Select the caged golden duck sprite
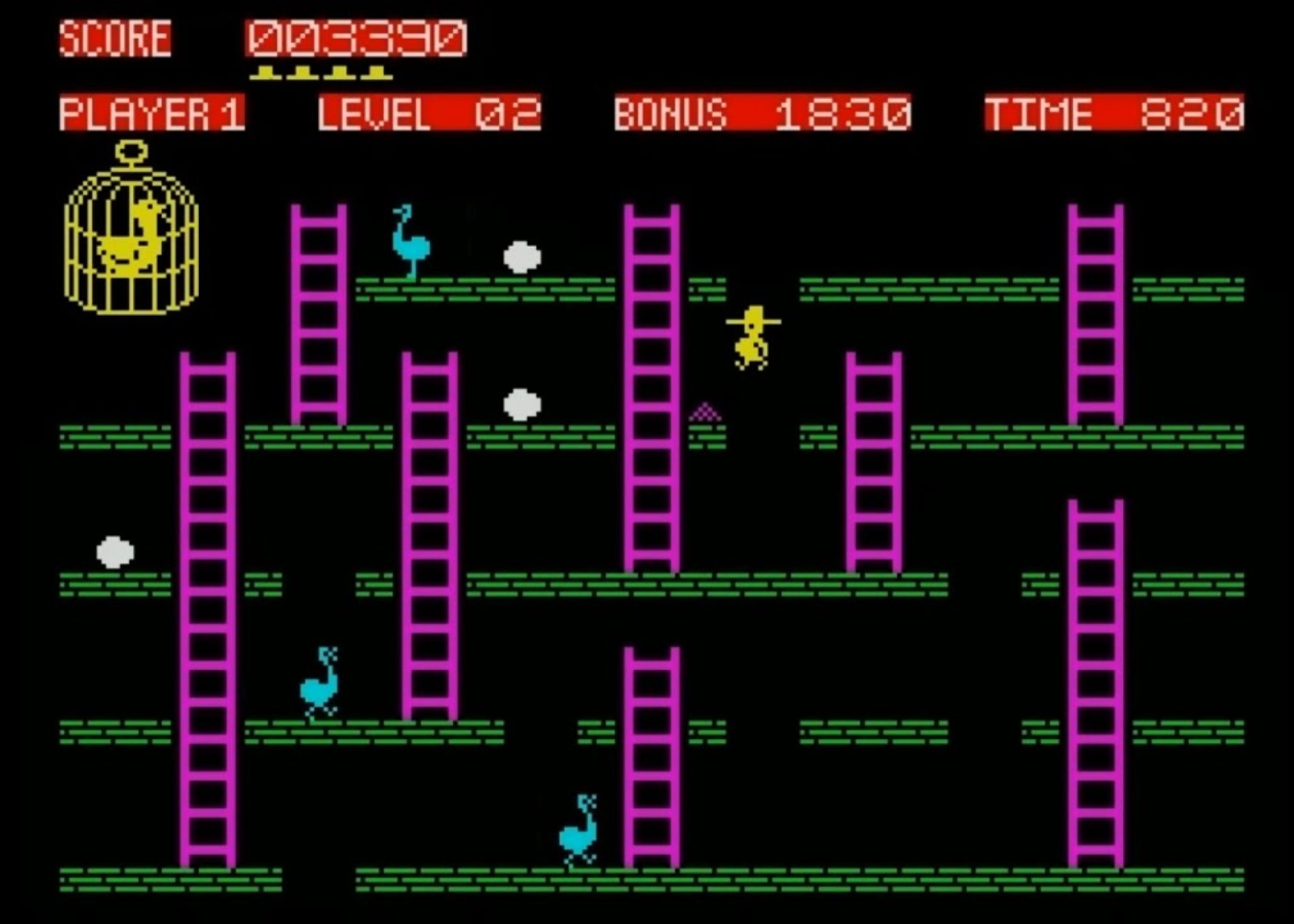This screenshot has width=1294, height=924. 132,240
